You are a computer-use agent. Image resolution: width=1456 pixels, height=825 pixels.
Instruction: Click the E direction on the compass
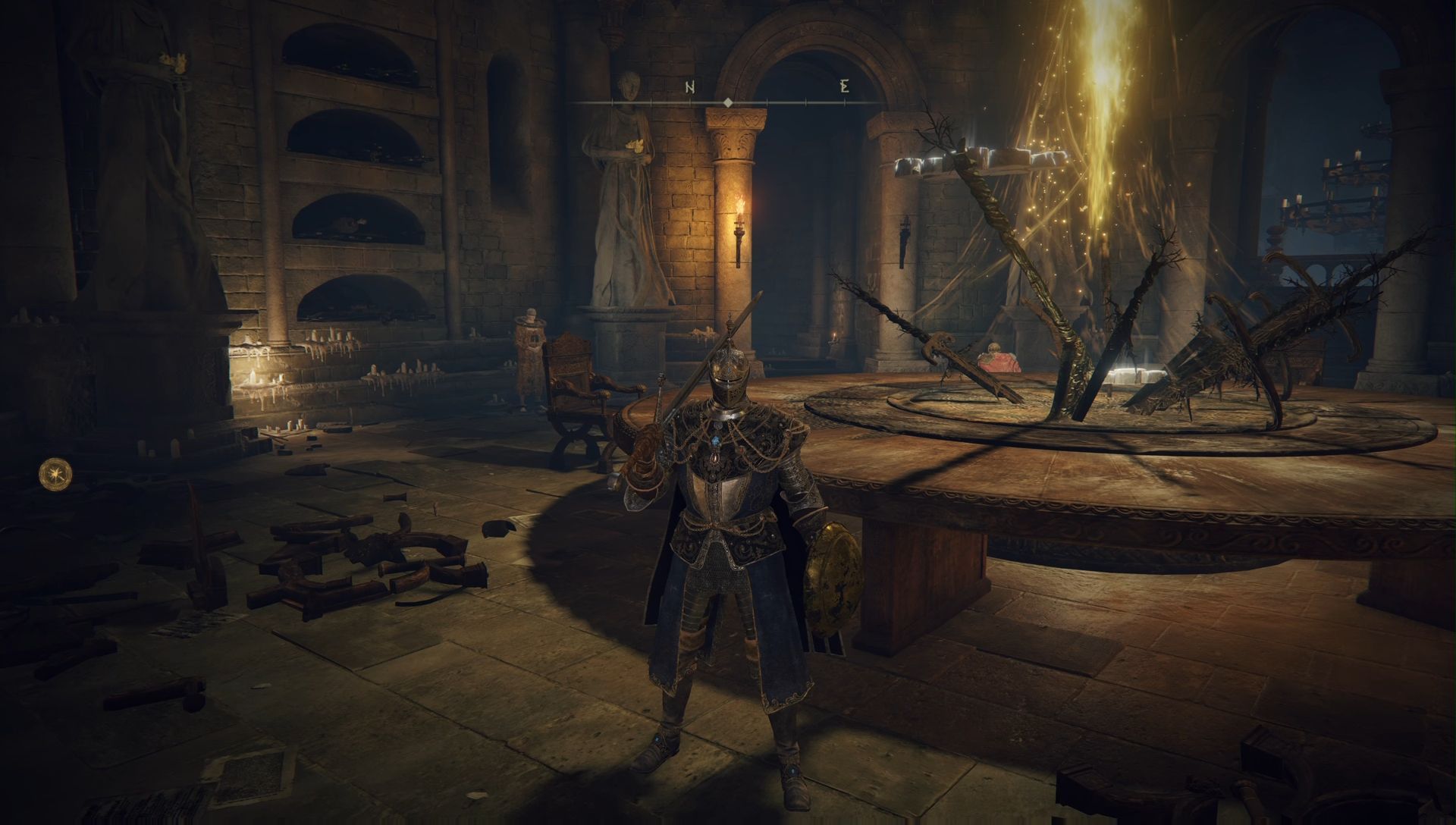845,86
